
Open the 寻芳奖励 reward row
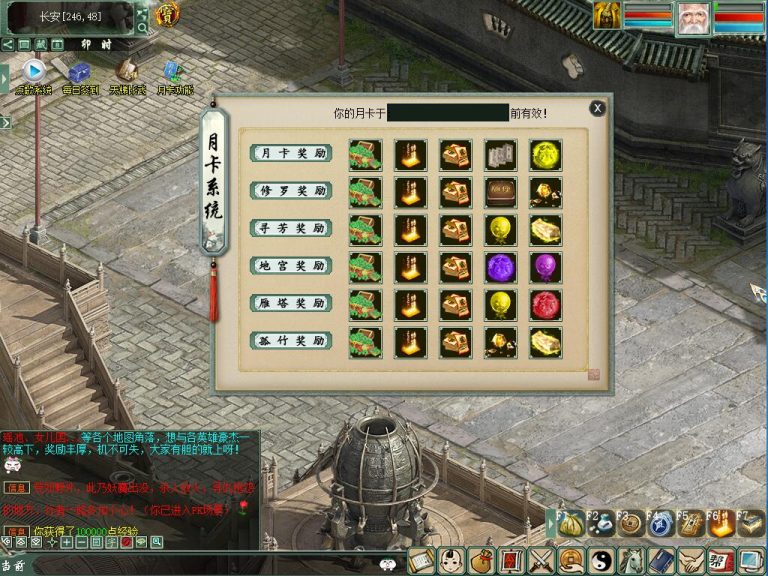pos(290,228)
